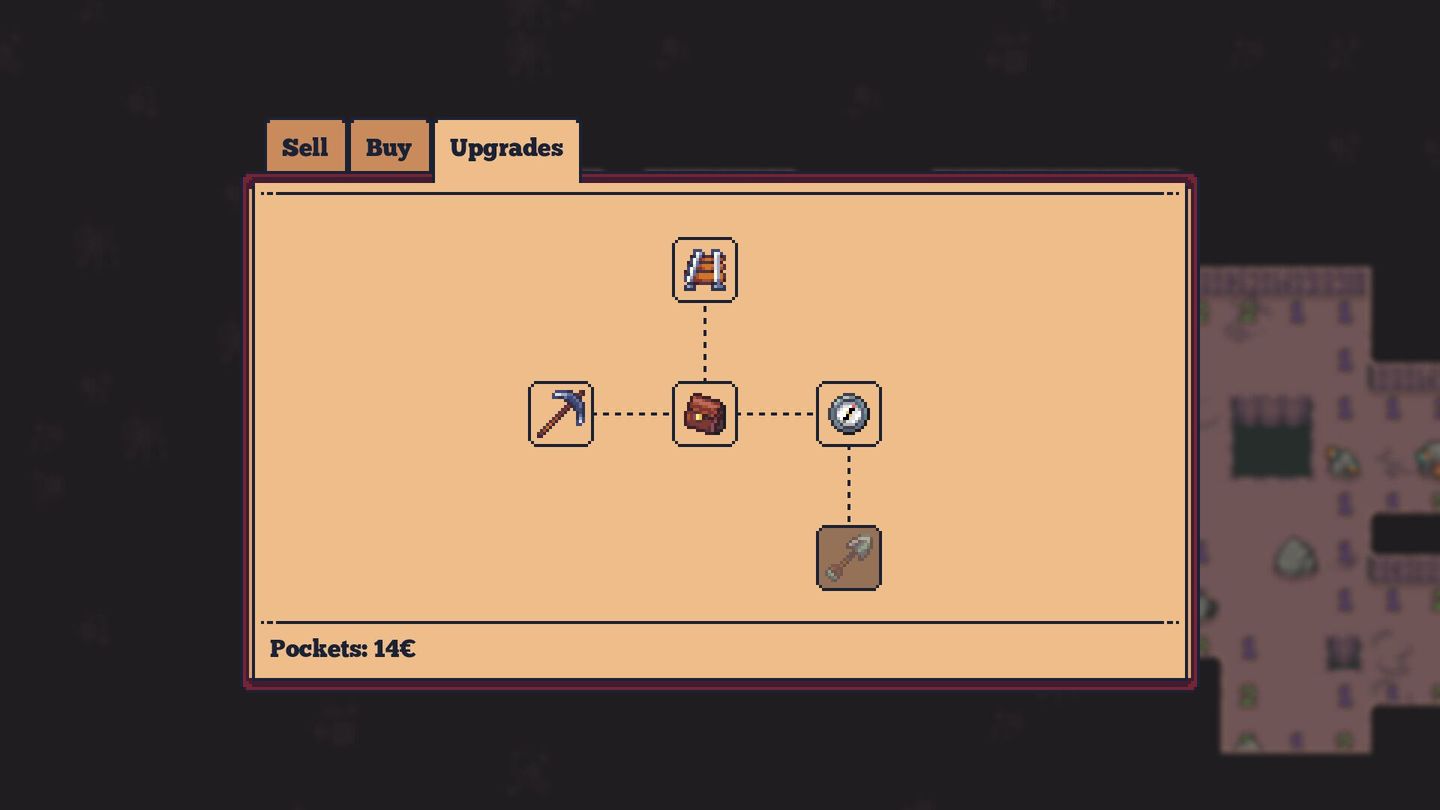Screen dimensions: 1440x810
Task: Click the rails upgrade at the tree's top
Action: (x=704, y=269)
